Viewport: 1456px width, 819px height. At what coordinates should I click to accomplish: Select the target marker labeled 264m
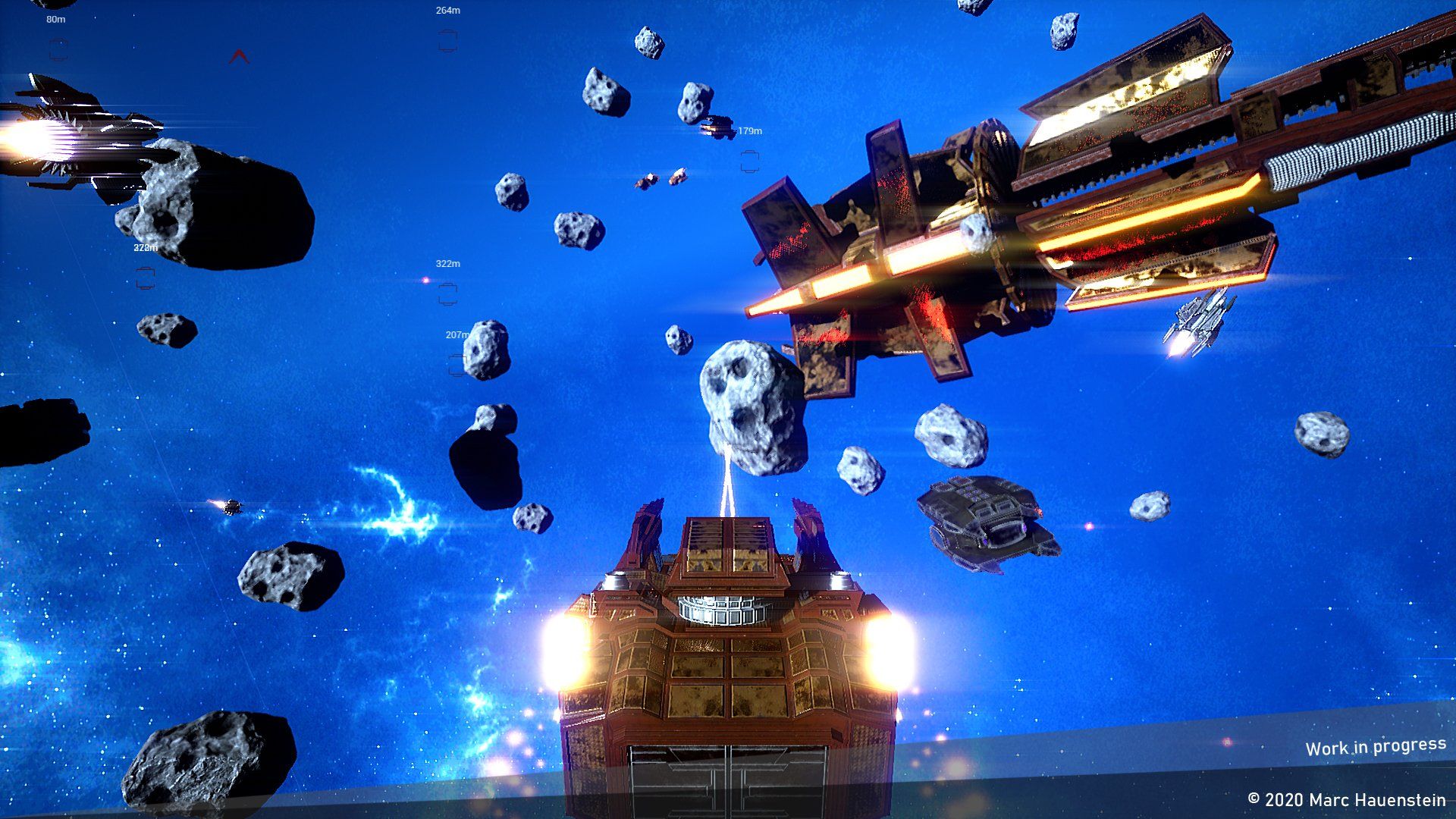tap(447, 41)
